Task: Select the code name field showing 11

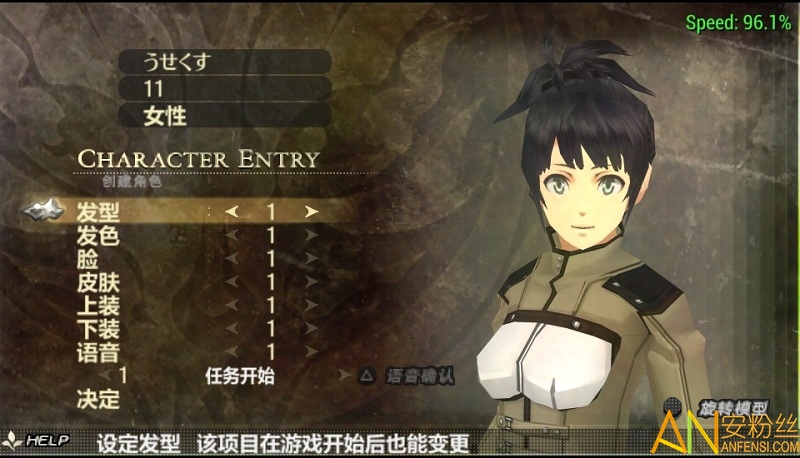Action: pos(224,88)
